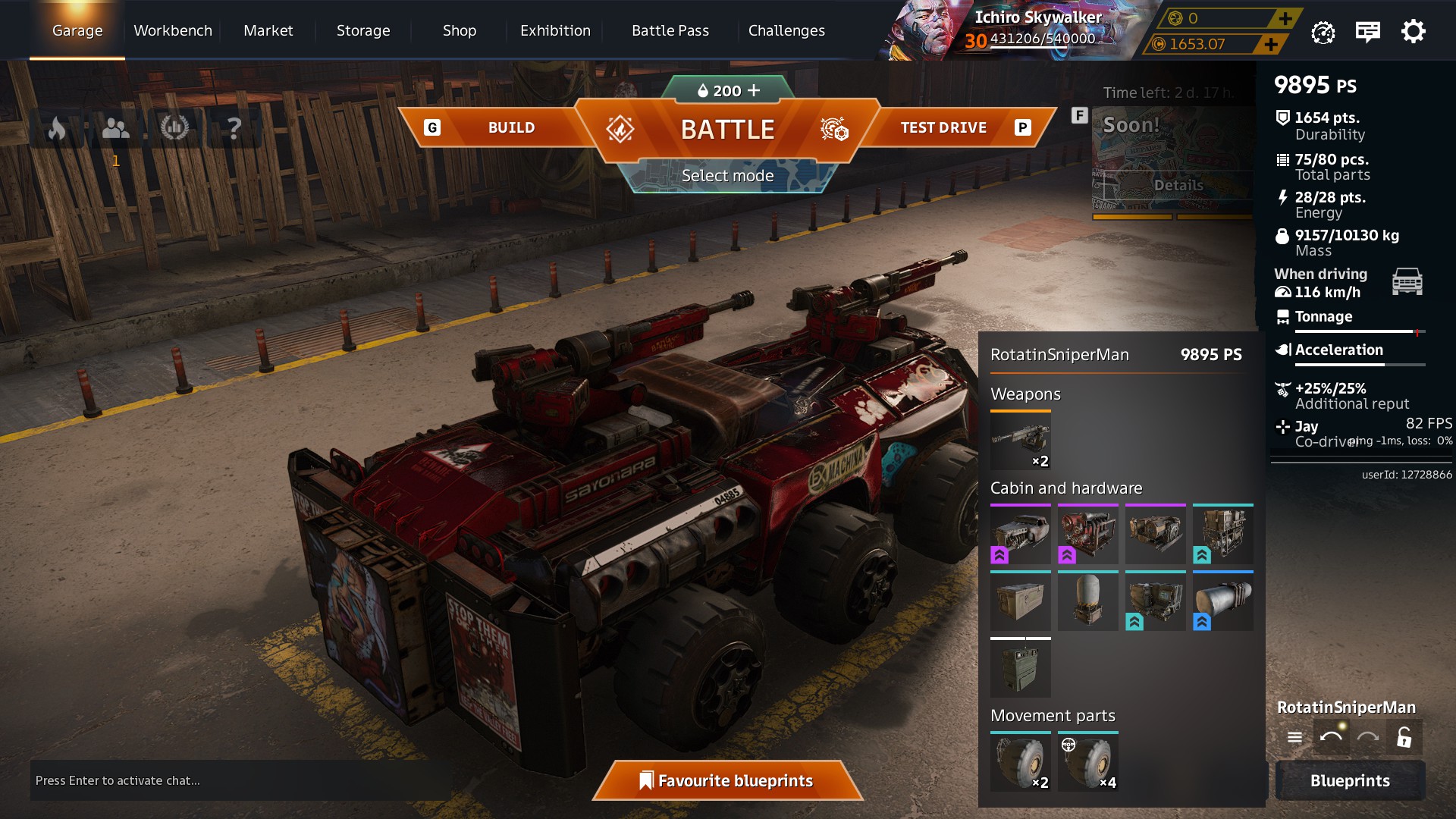Start a match with the BATTLE button
The image size is (1456, 819).
pos(727,130)
